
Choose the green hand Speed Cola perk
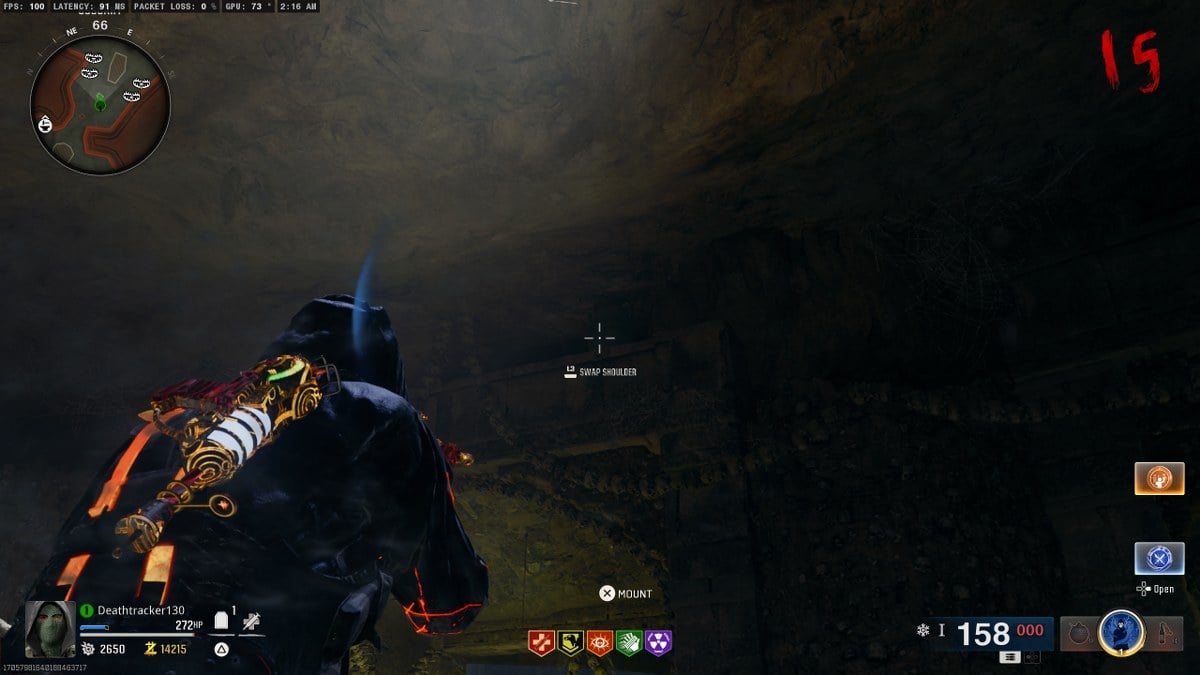pos(629,642)
